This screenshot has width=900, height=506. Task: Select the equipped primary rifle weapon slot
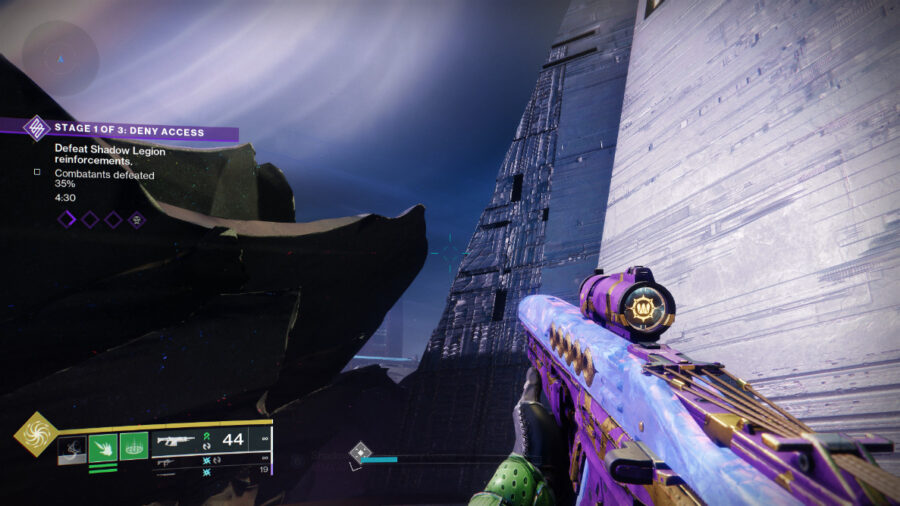coord(176,440)
